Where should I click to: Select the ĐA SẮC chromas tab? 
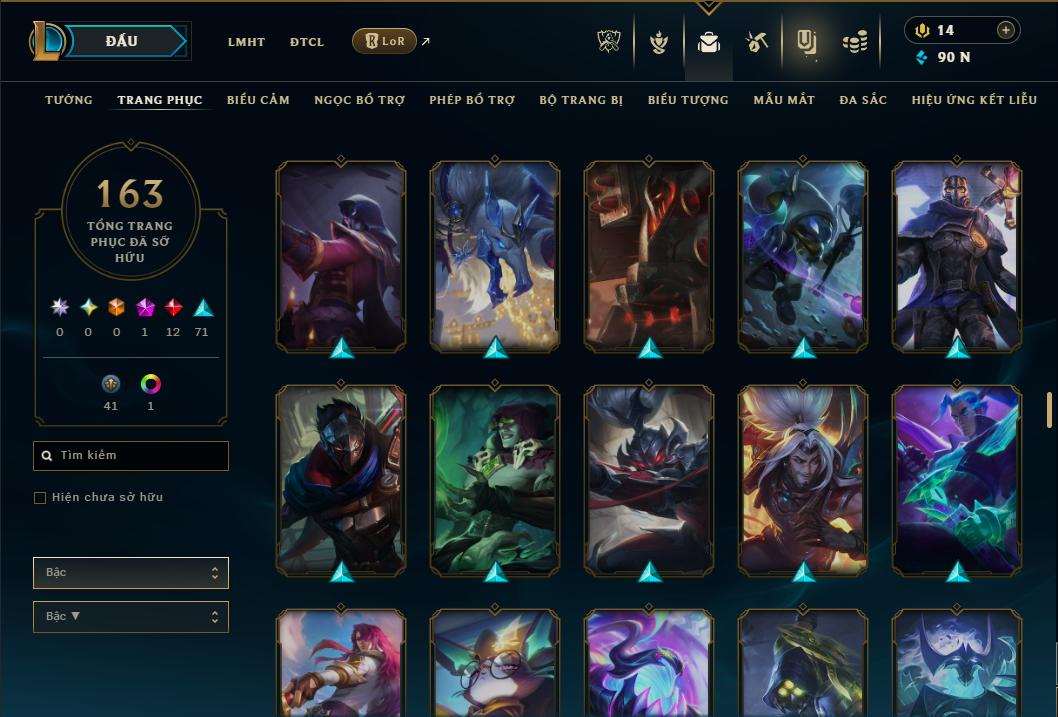(x=863, y=100)
